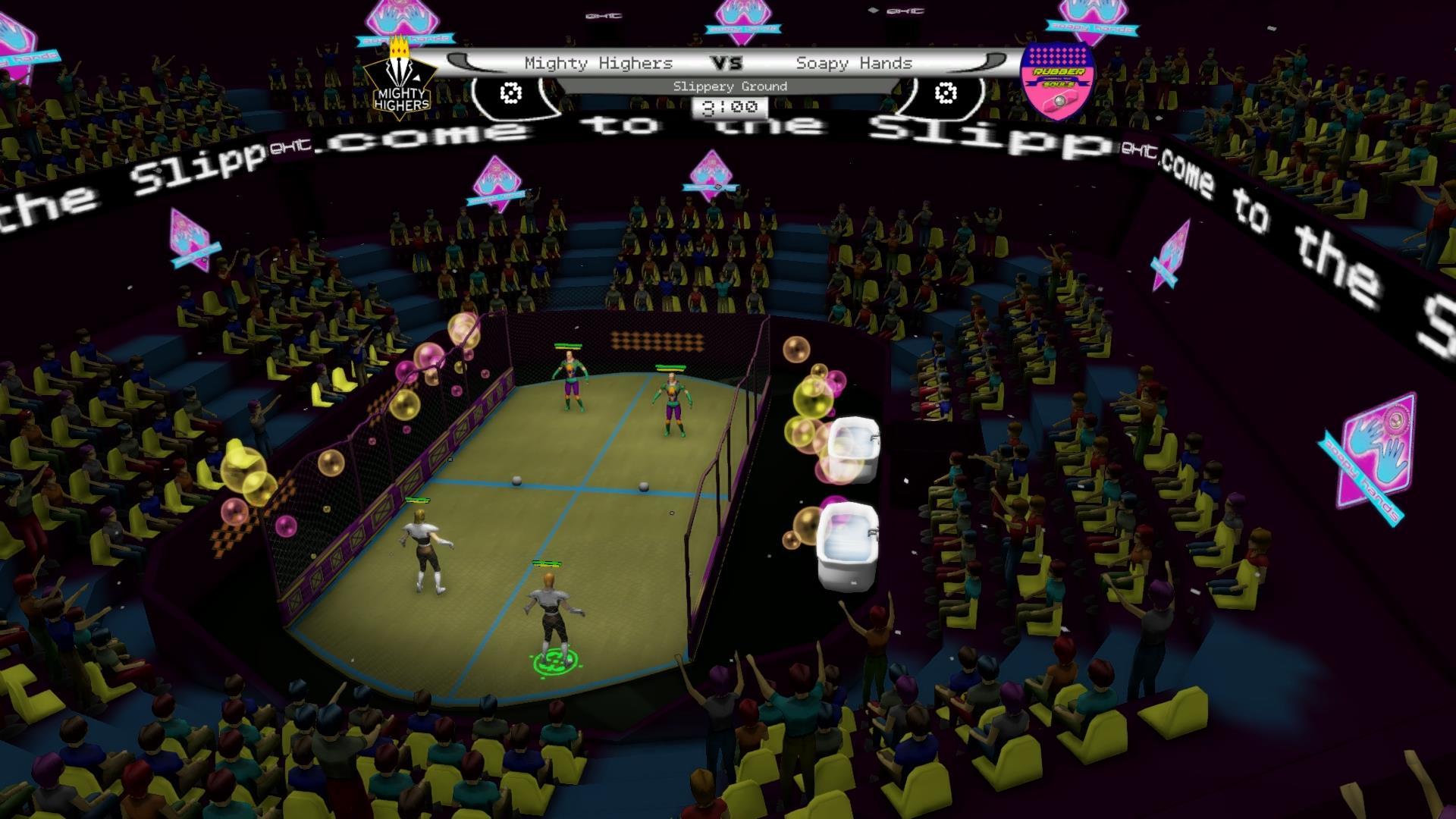Image resolution: width=1456 pixels, height=819 pixels.
Task: Click the Mighty Highers team crest
Action: click(400, 80)
